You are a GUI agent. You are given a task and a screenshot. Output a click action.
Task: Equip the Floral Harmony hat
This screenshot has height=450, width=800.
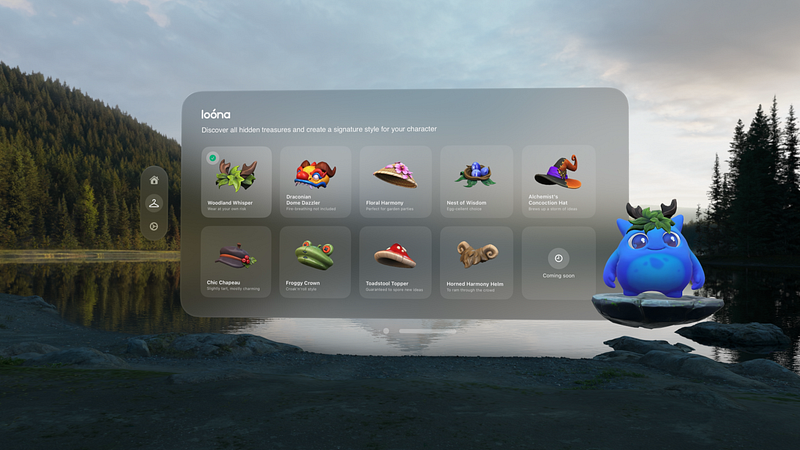click(x=396, y=181)
